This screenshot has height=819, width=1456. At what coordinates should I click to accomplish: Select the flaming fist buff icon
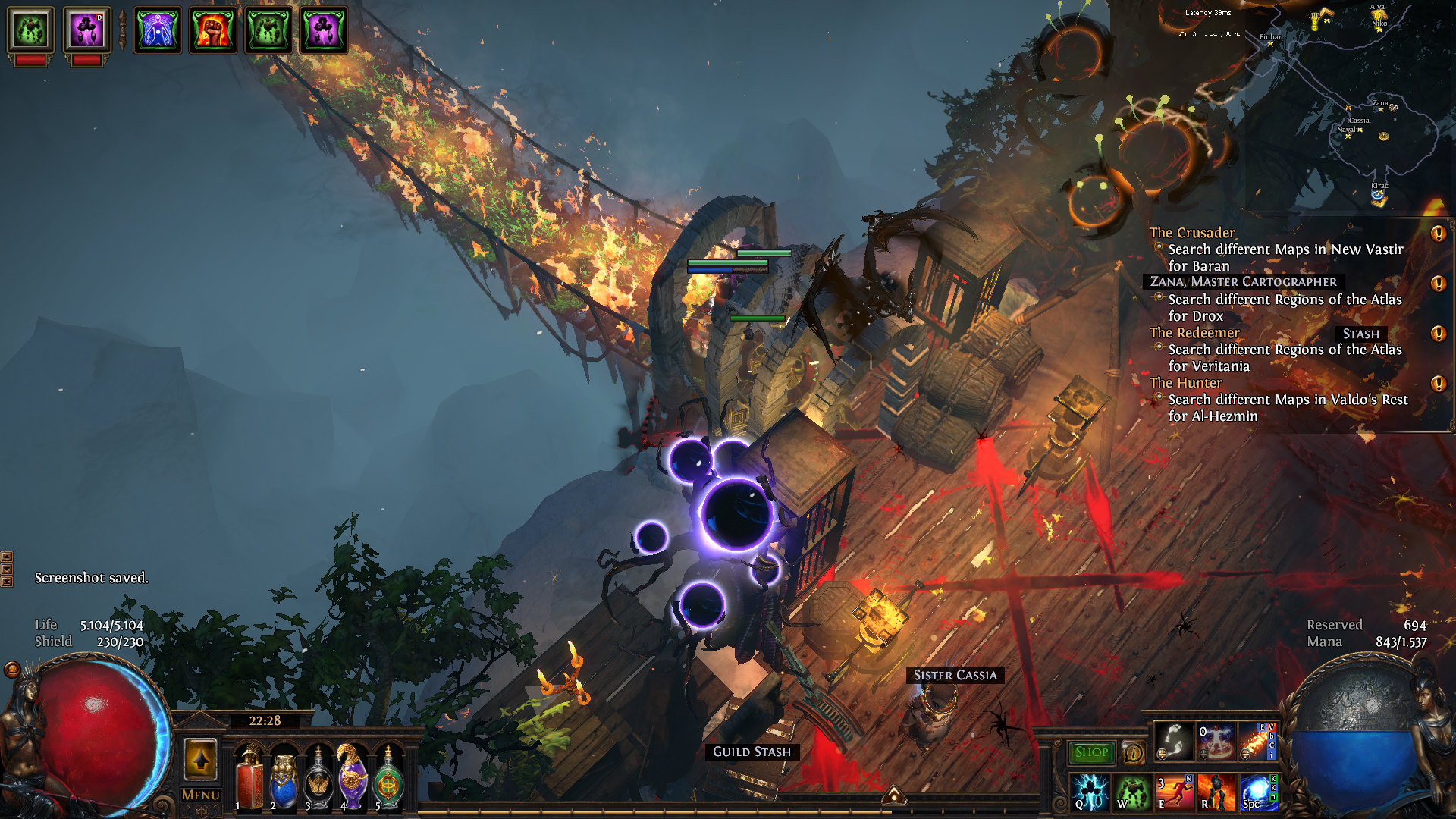coord(213,30)
